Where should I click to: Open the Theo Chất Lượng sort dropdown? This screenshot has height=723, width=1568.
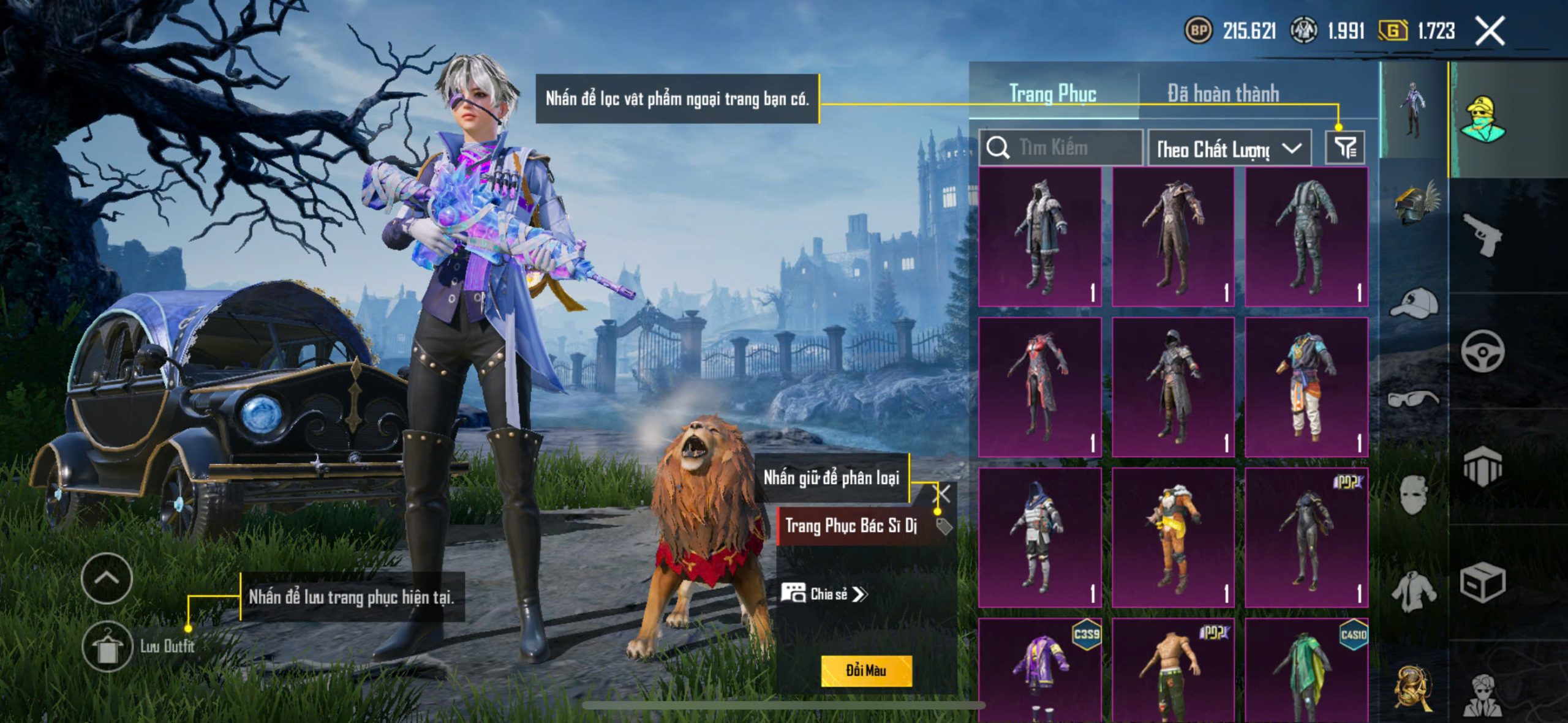[x=1229, y=149]
